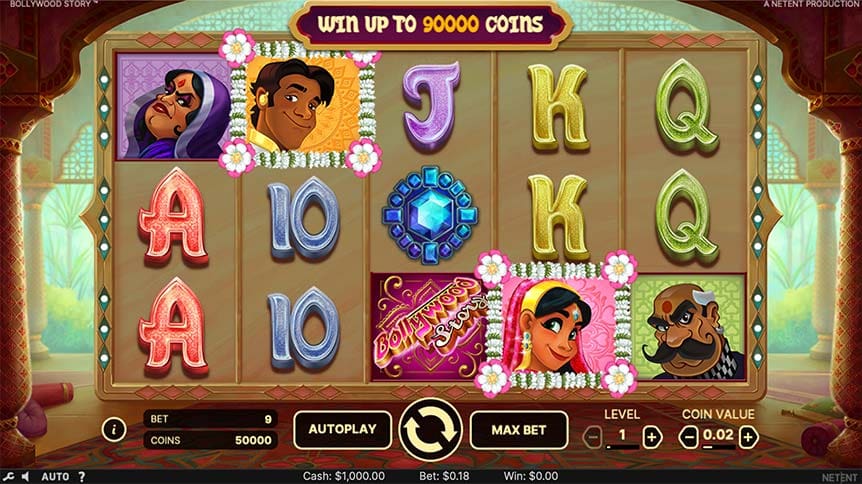The image size is (862, 484).
Task: Click the AUTO option in bottom bar
Action: [x=55, y=477]
